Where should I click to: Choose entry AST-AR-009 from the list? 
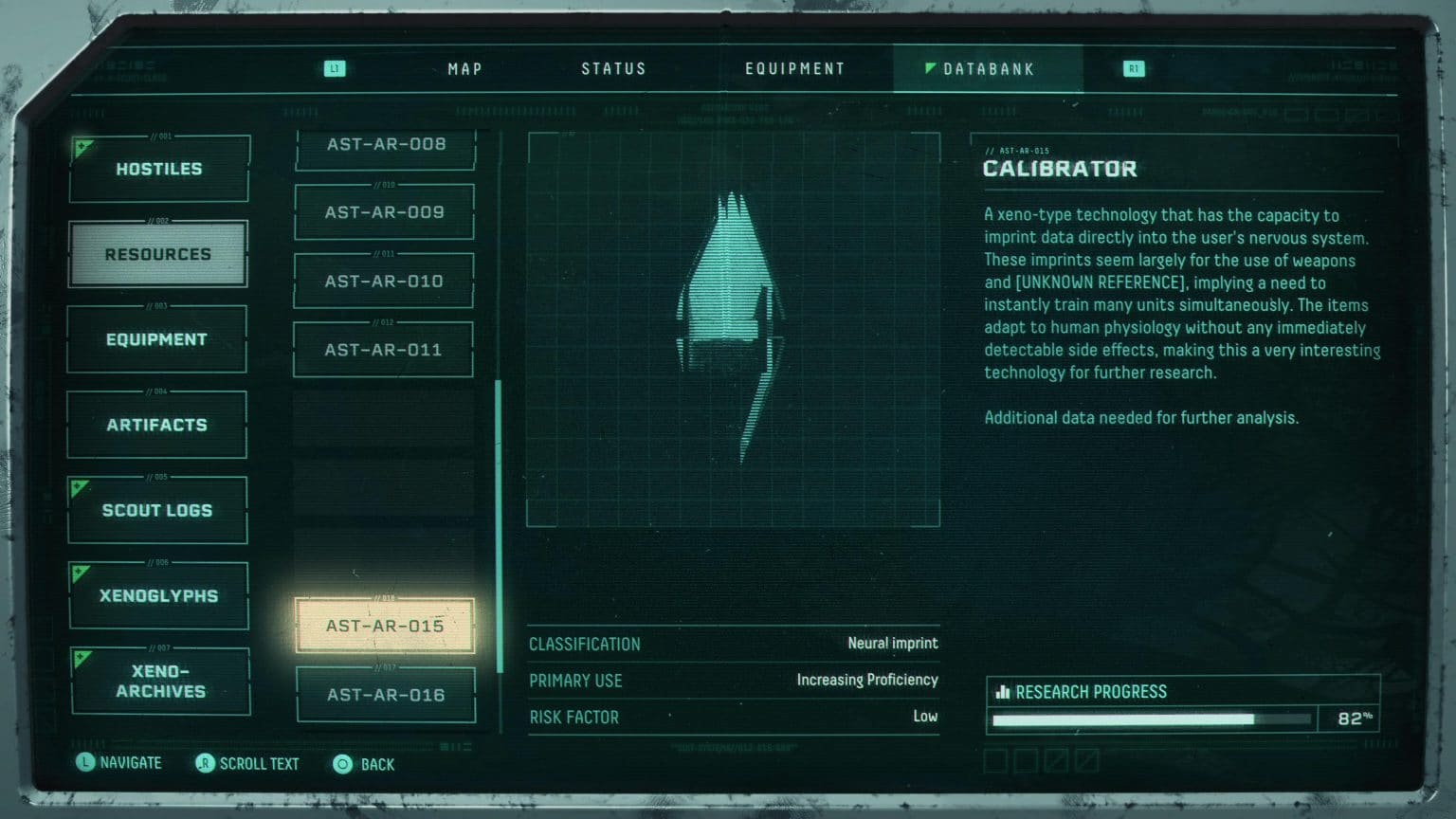pyautogui.click(x=384, y=212)
